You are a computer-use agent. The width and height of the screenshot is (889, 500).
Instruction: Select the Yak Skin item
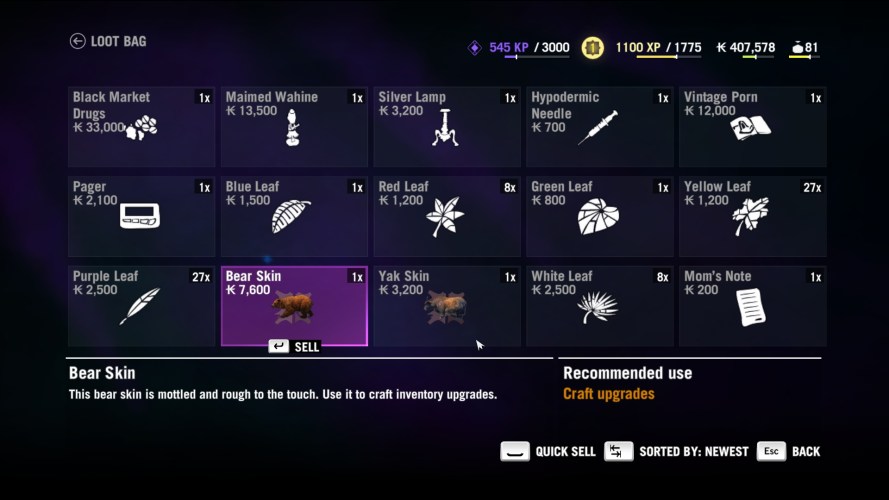pos(447,306)
